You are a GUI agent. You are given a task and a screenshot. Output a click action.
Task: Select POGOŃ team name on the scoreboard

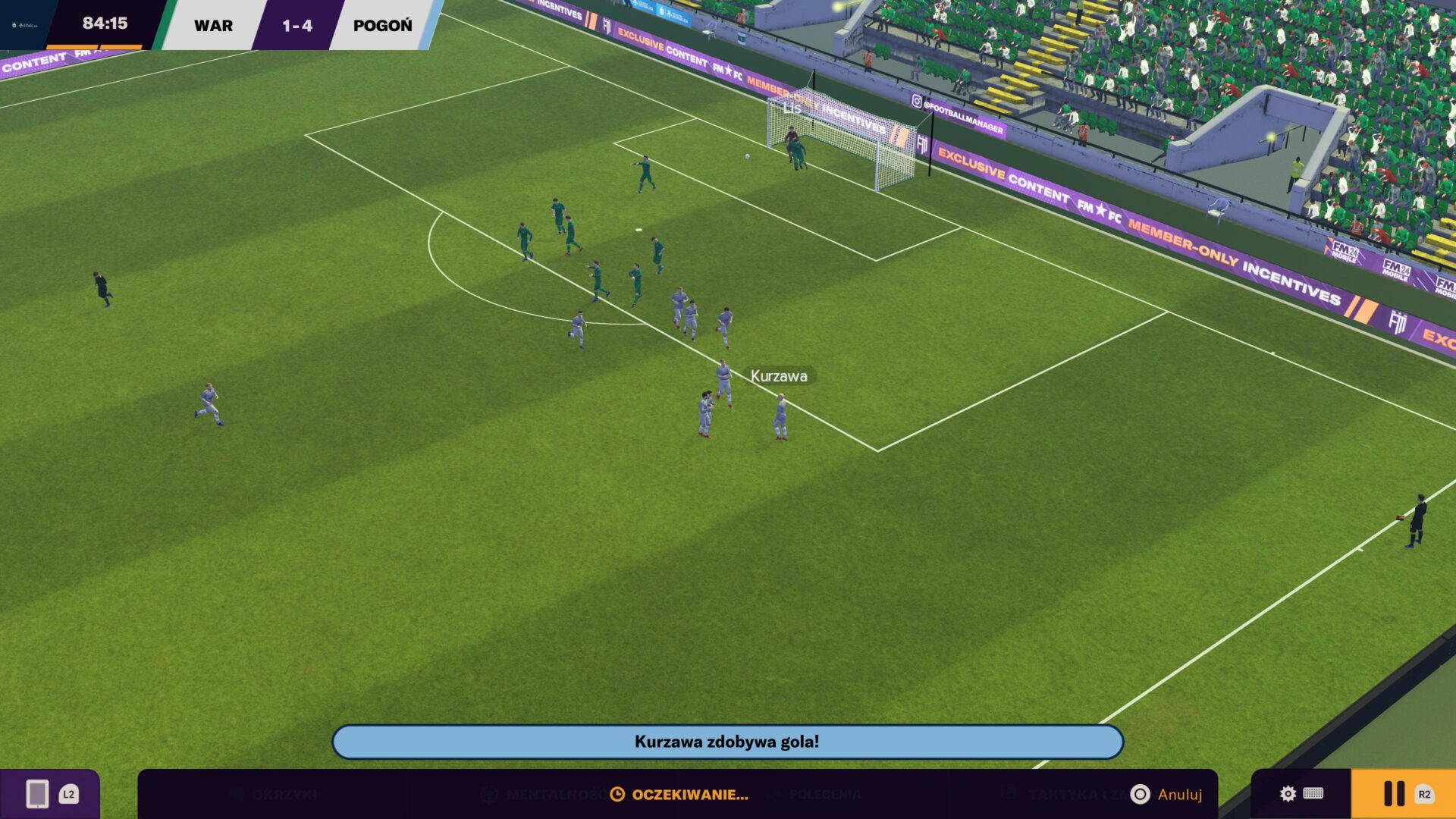click(381, 25)
